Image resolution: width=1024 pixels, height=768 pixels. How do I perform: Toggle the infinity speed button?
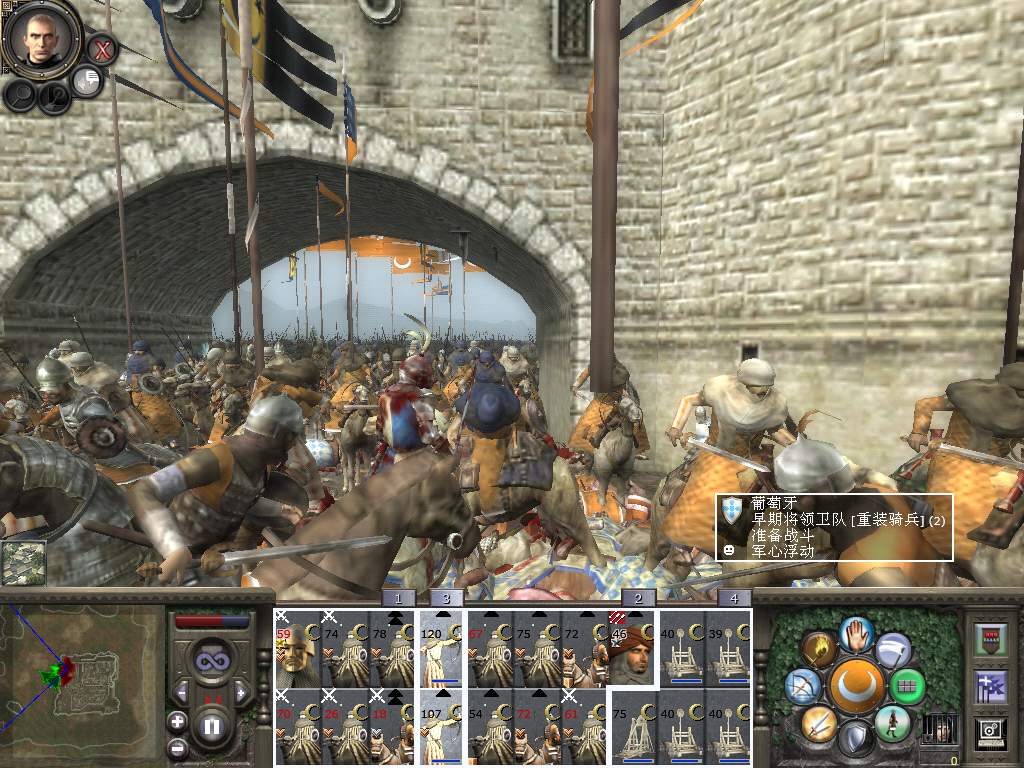click(x=211, y=663)
